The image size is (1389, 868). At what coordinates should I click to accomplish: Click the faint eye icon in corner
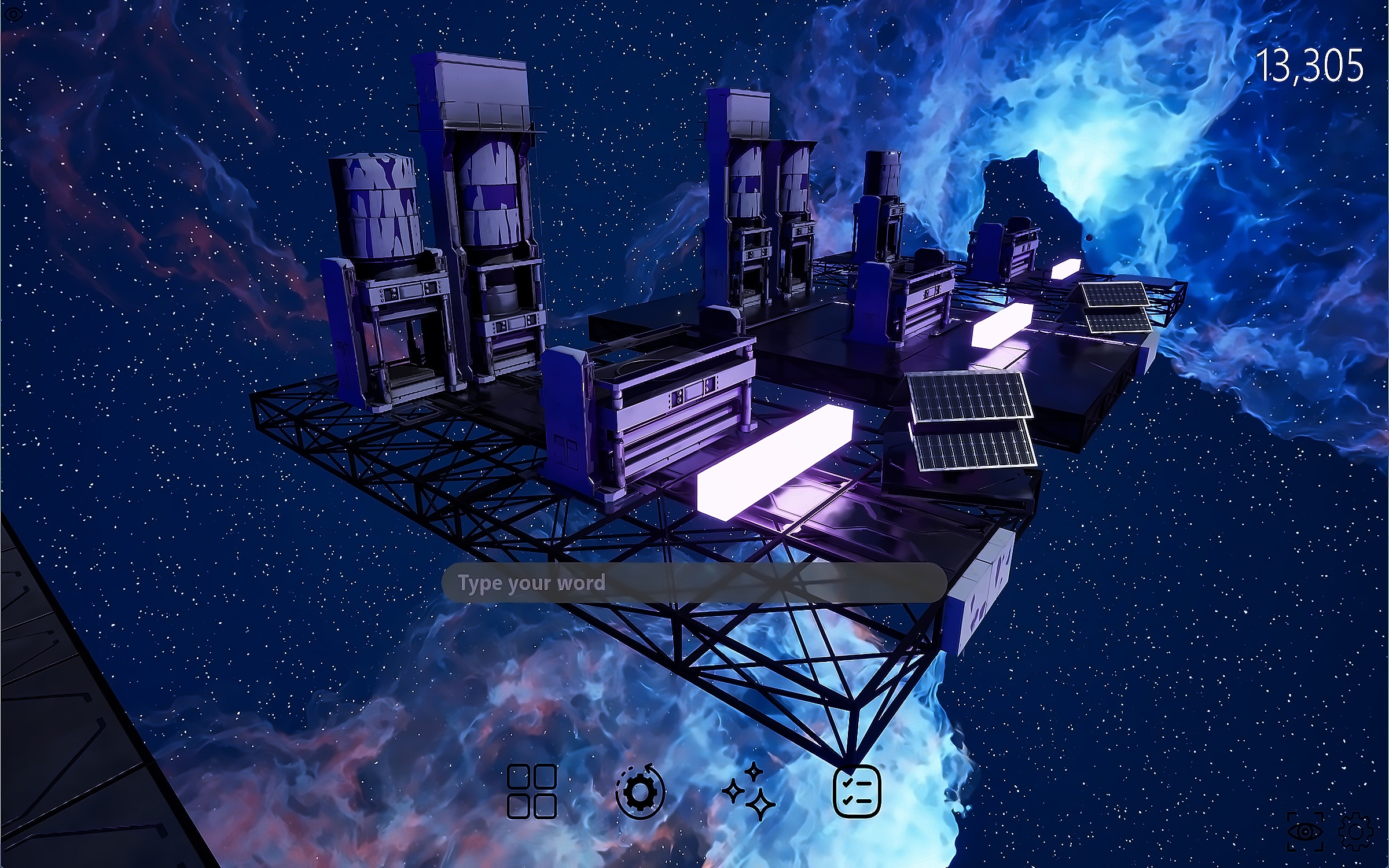(13, 14)
